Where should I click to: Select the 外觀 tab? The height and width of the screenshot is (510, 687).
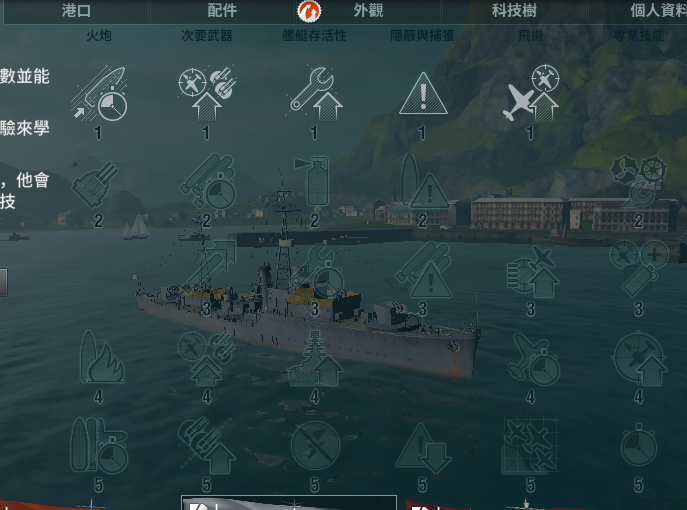click(366, 11)
